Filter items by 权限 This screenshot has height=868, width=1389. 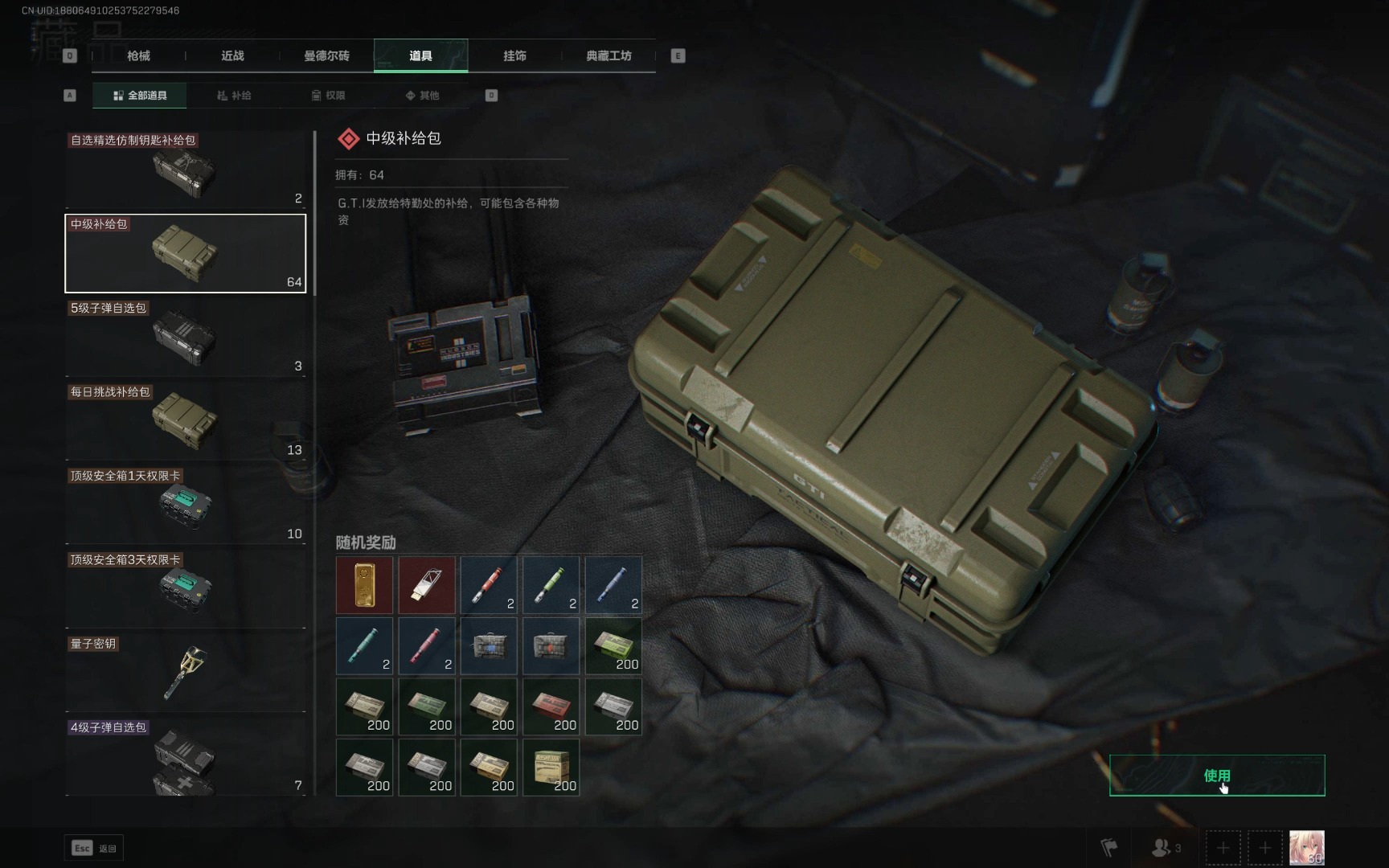(x=328, y=96)
